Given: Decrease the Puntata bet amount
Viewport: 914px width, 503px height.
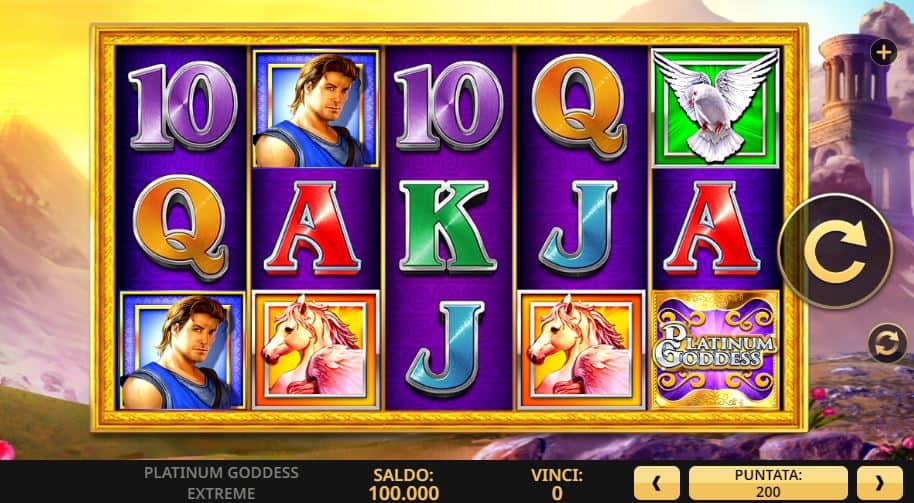Looking at the screenshot, I should pos(658,482).
